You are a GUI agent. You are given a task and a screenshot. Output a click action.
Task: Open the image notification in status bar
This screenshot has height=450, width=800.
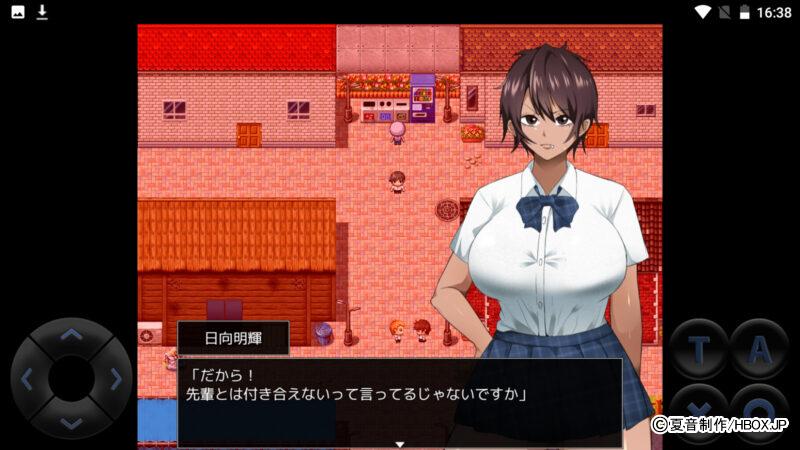point(17,12)
